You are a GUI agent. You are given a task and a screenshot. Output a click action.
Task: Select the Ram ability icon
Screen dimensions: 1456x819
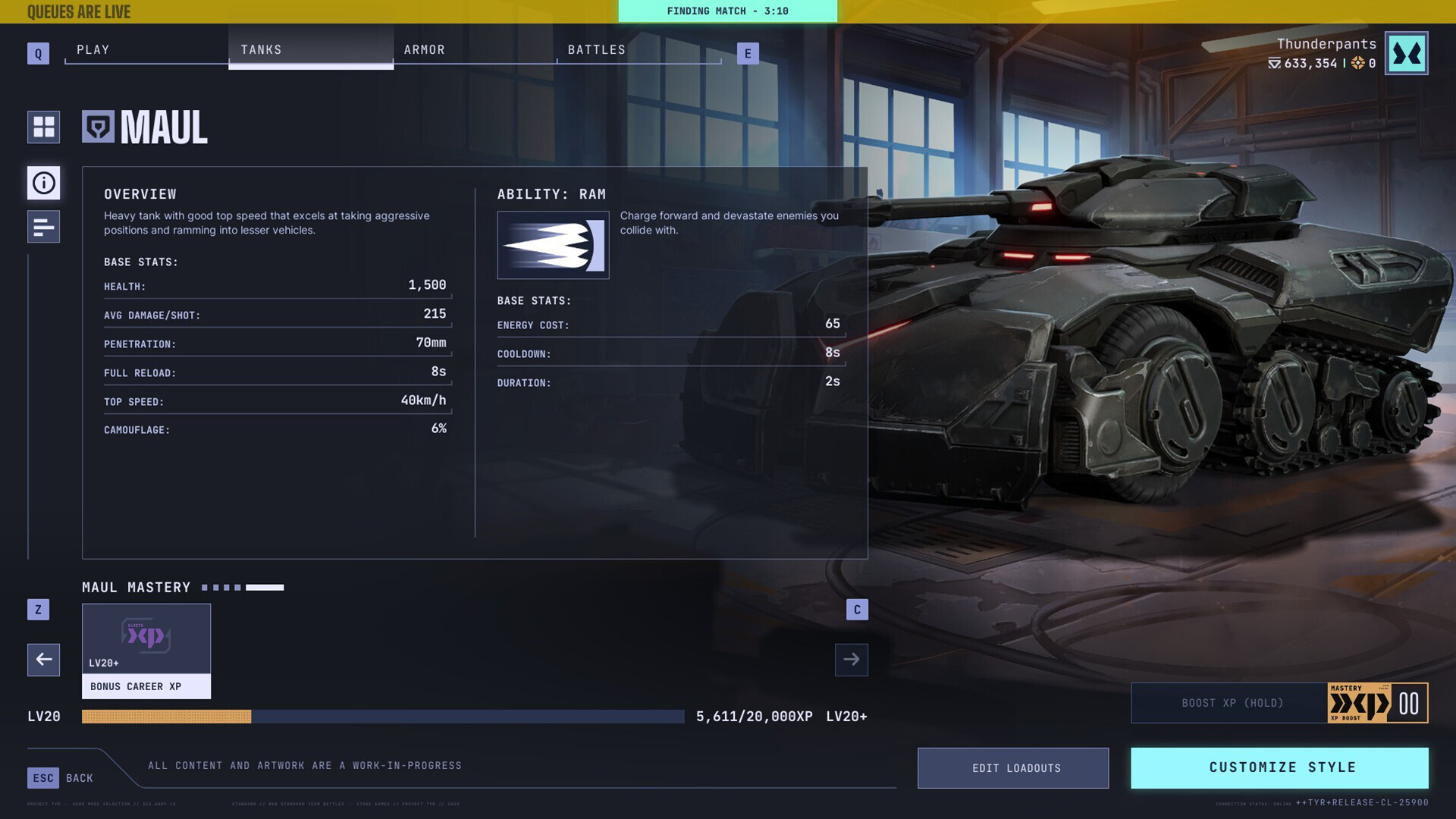pyautogui.click(x=553, y=245)
